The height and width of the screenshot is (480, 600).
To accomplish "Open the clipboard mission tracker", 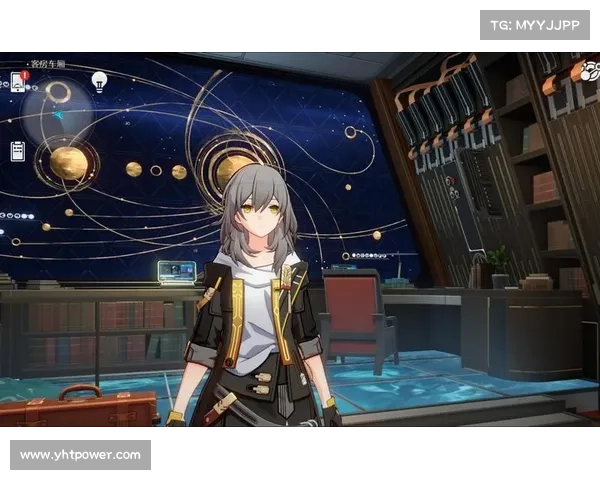I will [x=18, y=151].
